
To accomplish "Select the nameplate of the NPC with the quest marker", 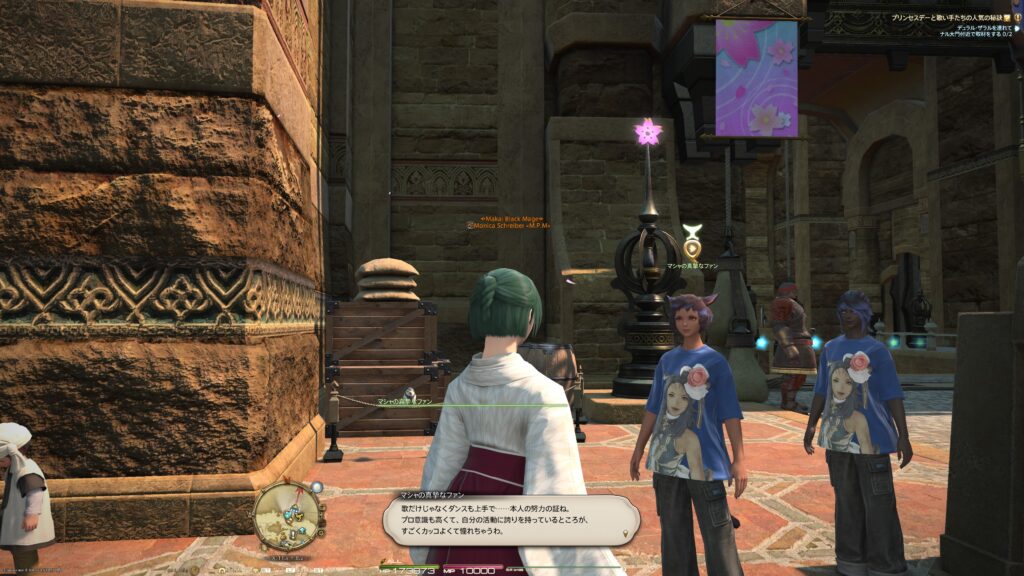I will (693, 266).
